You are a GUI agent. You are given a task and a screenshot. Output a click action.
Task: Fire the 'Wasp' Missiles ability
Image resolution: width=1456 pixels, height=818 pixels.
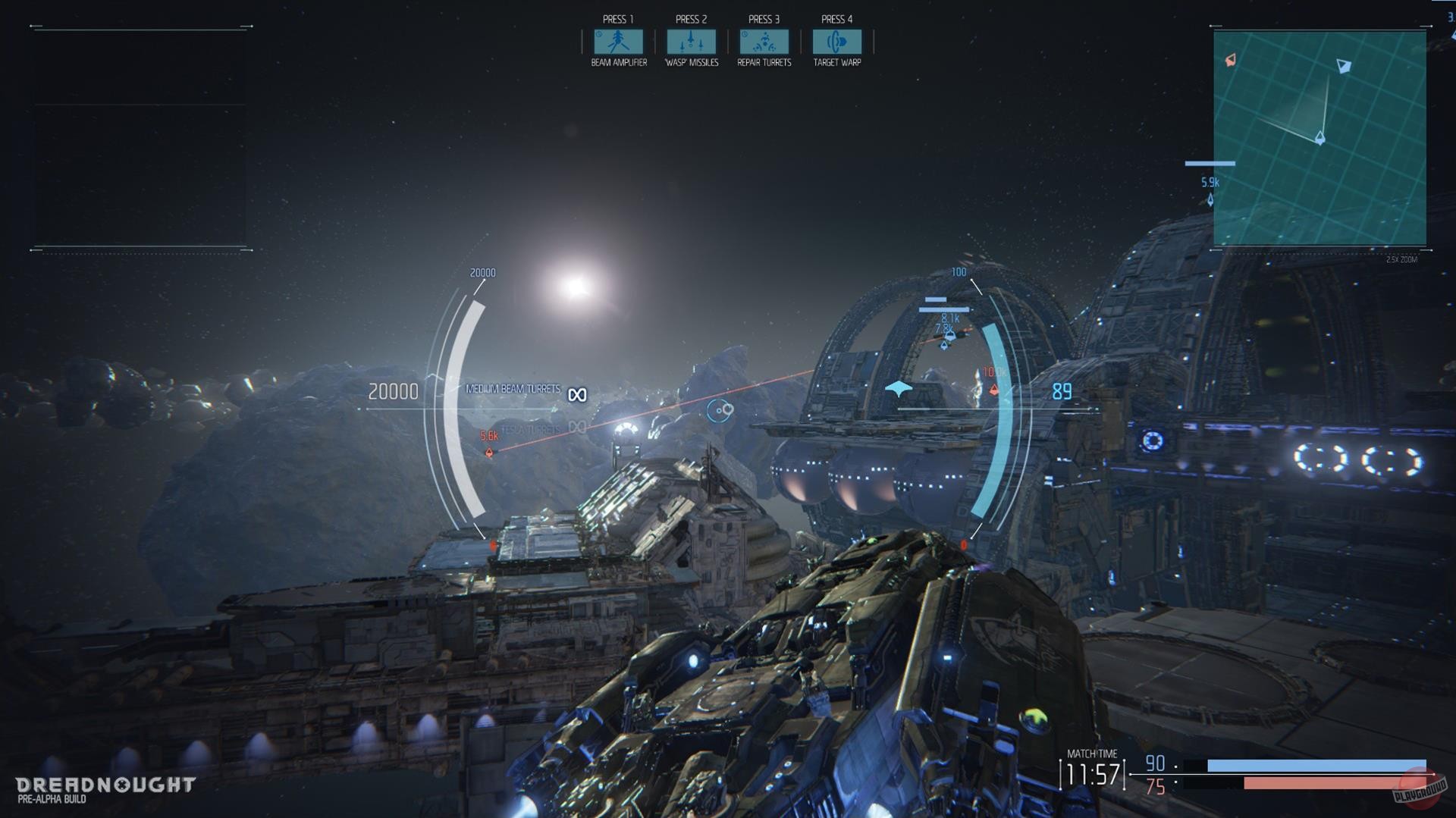pos(690,42)
